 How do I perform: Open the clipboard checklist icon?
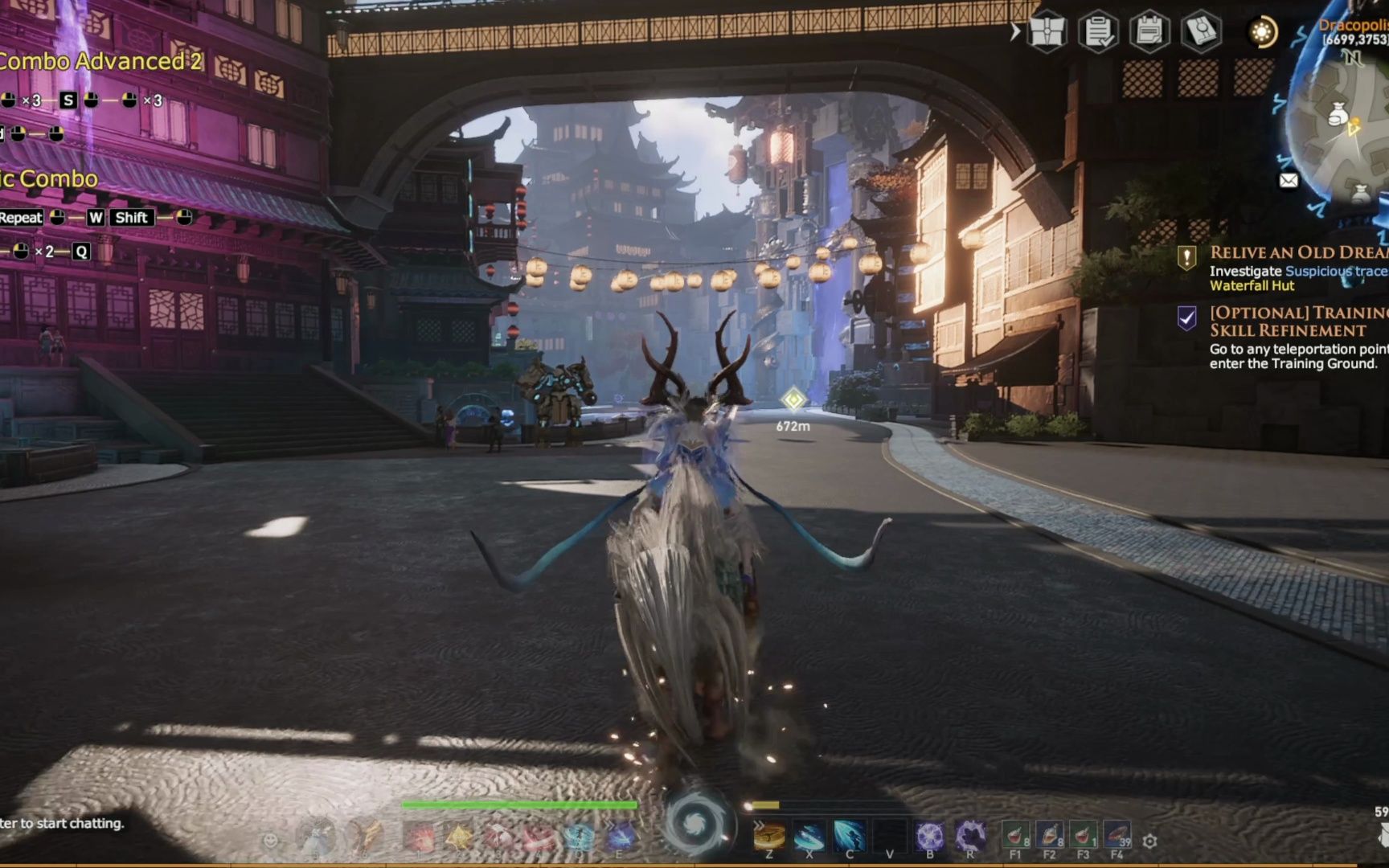1098,32
